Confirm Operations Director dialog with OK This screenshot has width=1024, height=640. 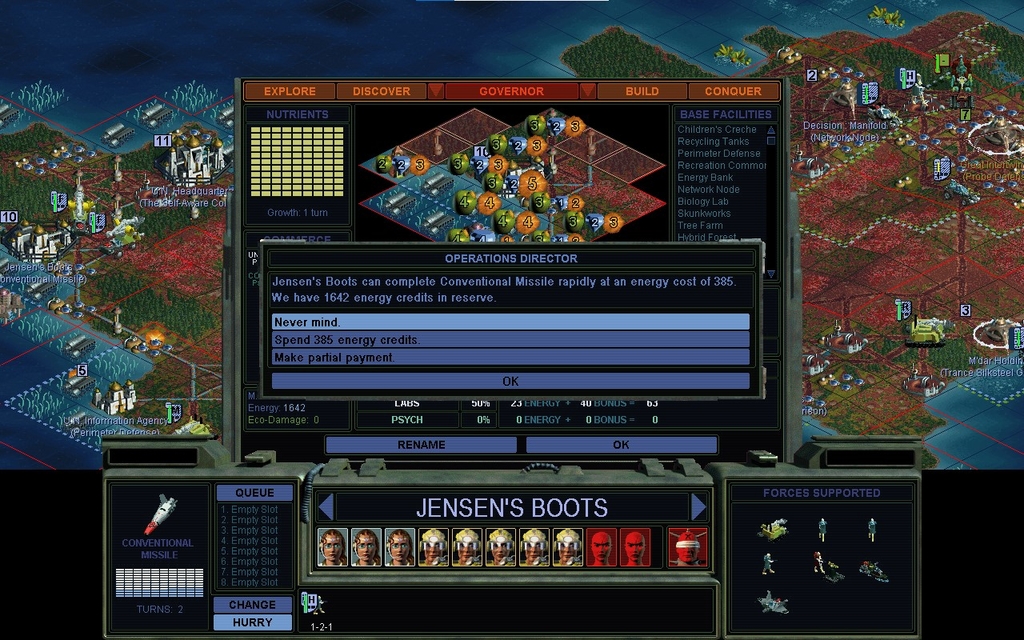coord(510,381)
